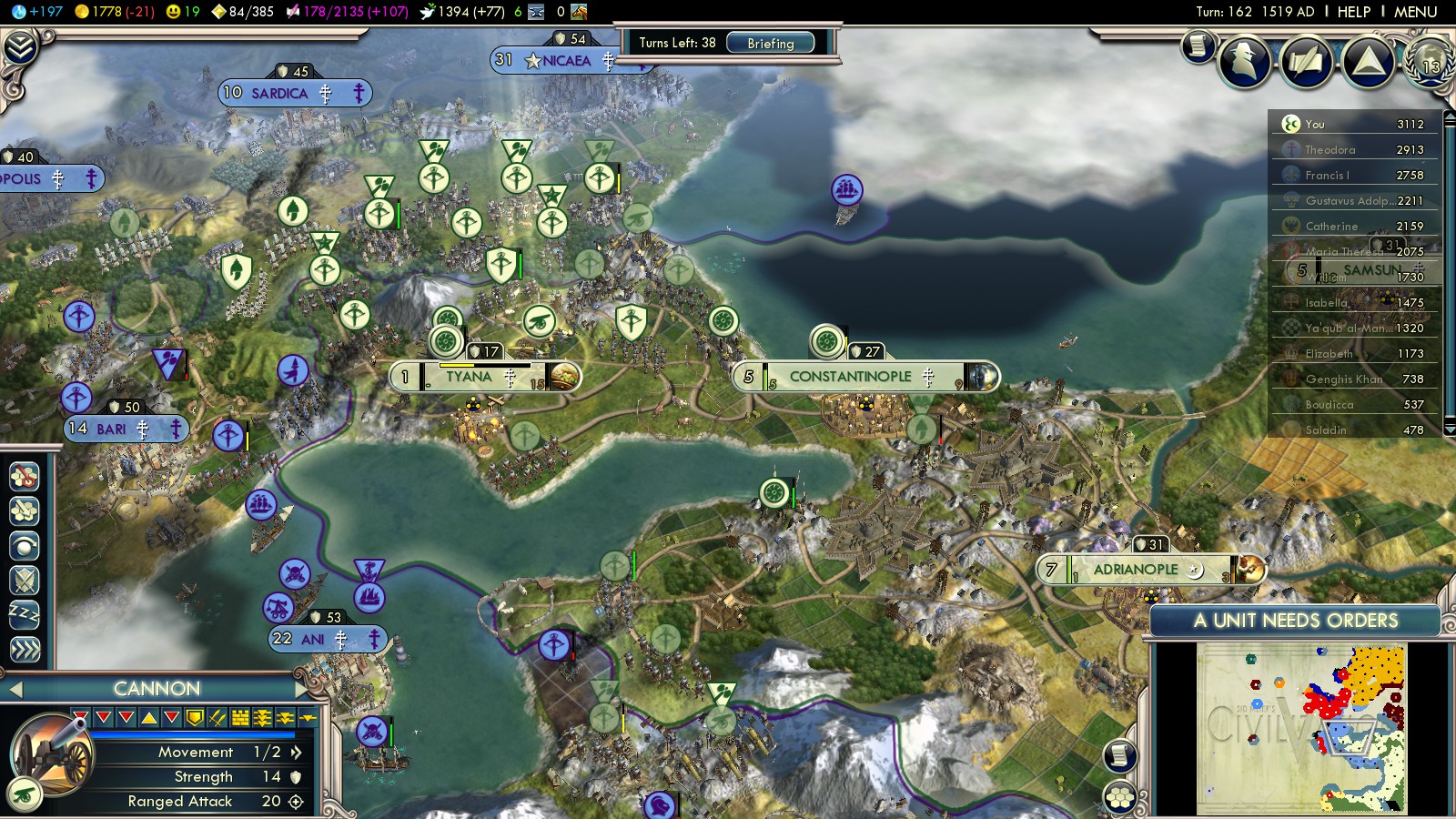
Task: Toggle the hex grid map options button
Action: (x=1120, y=797)
